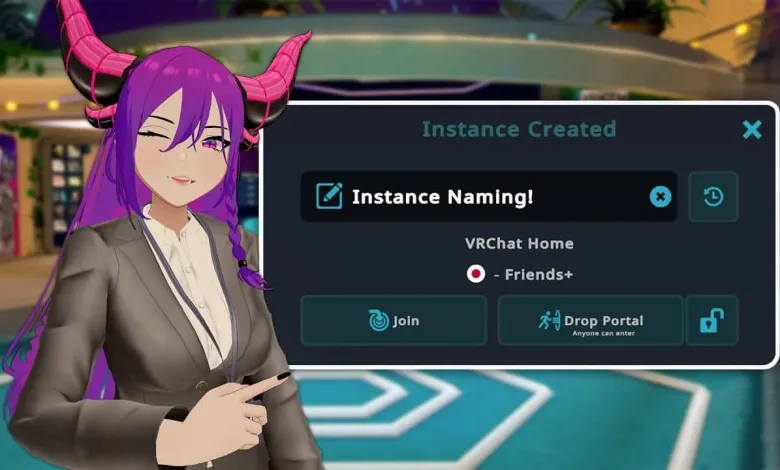
Task: Clear the instance name text
Action: click(x=660, y=197)
